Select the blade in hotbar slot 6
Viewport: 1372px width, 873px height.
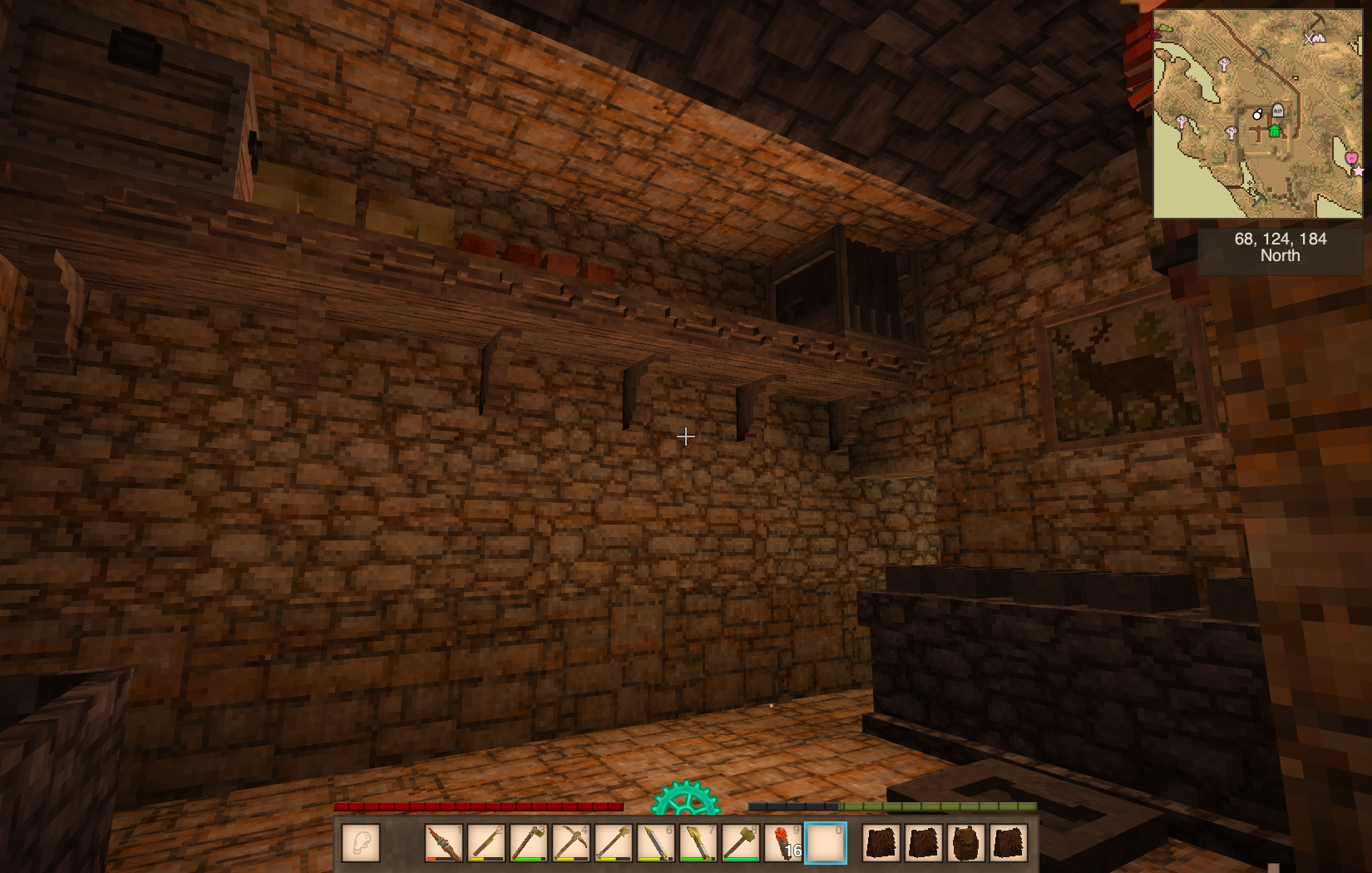click(x=656, y=843)
